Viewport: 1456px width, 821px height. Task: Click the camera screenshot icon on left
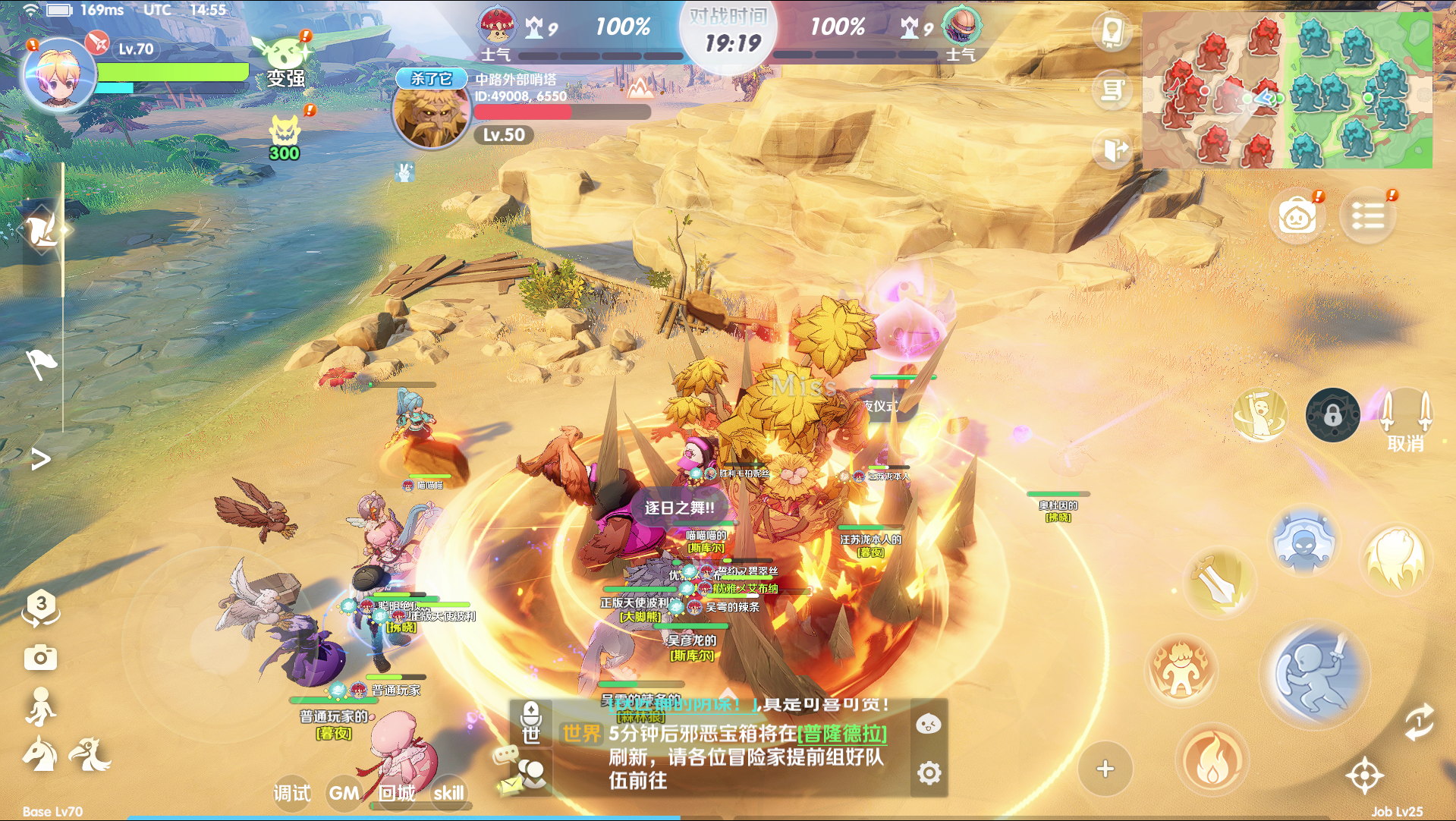click(42, 656)
